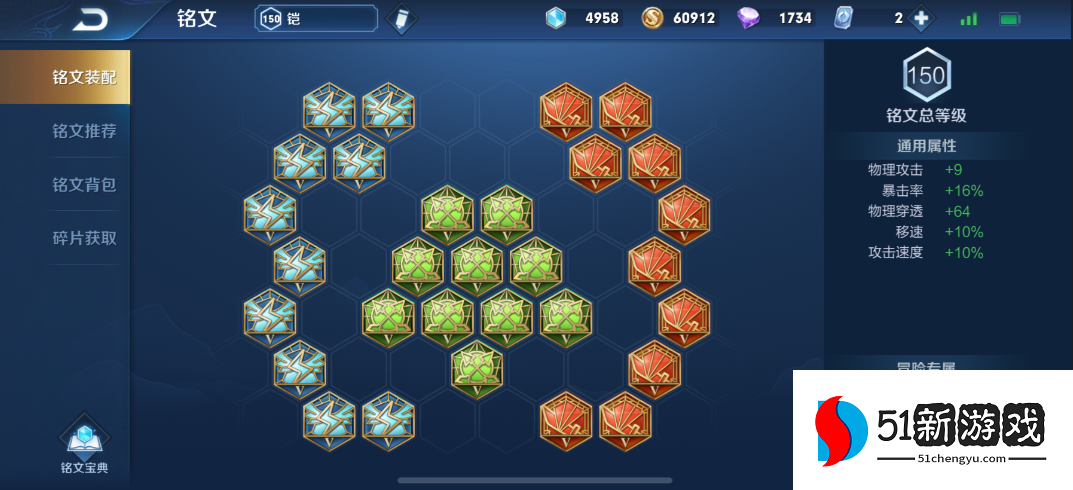Select the 碎片获取 tab
The width and height of the screenshot is (1073, 490).
84,238
